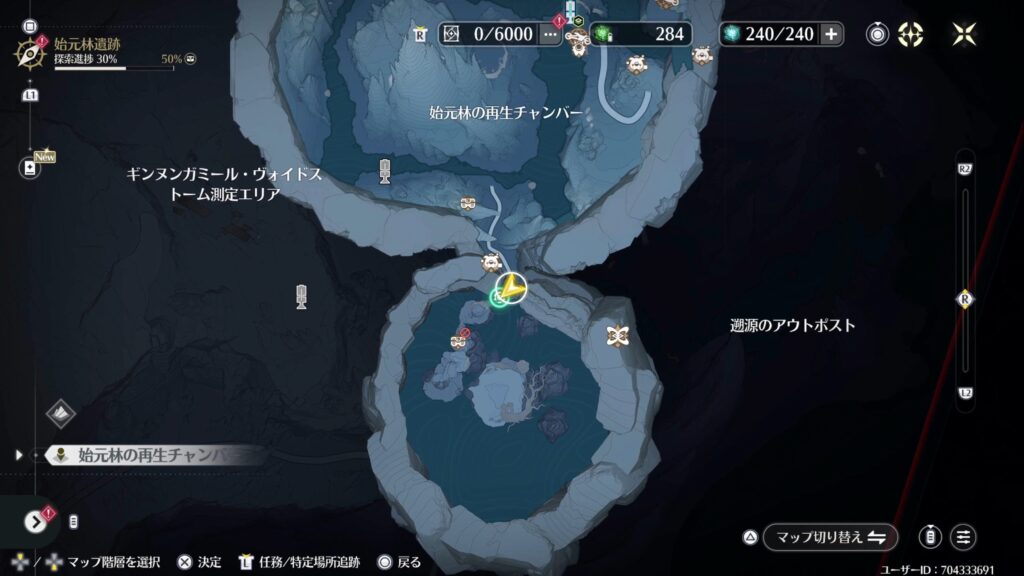This screenshot has height=576, width=1024.
Task: Click the ギンヌンガミール・ヴォイドストーム測定エリア map label
Action: point(224,184)
